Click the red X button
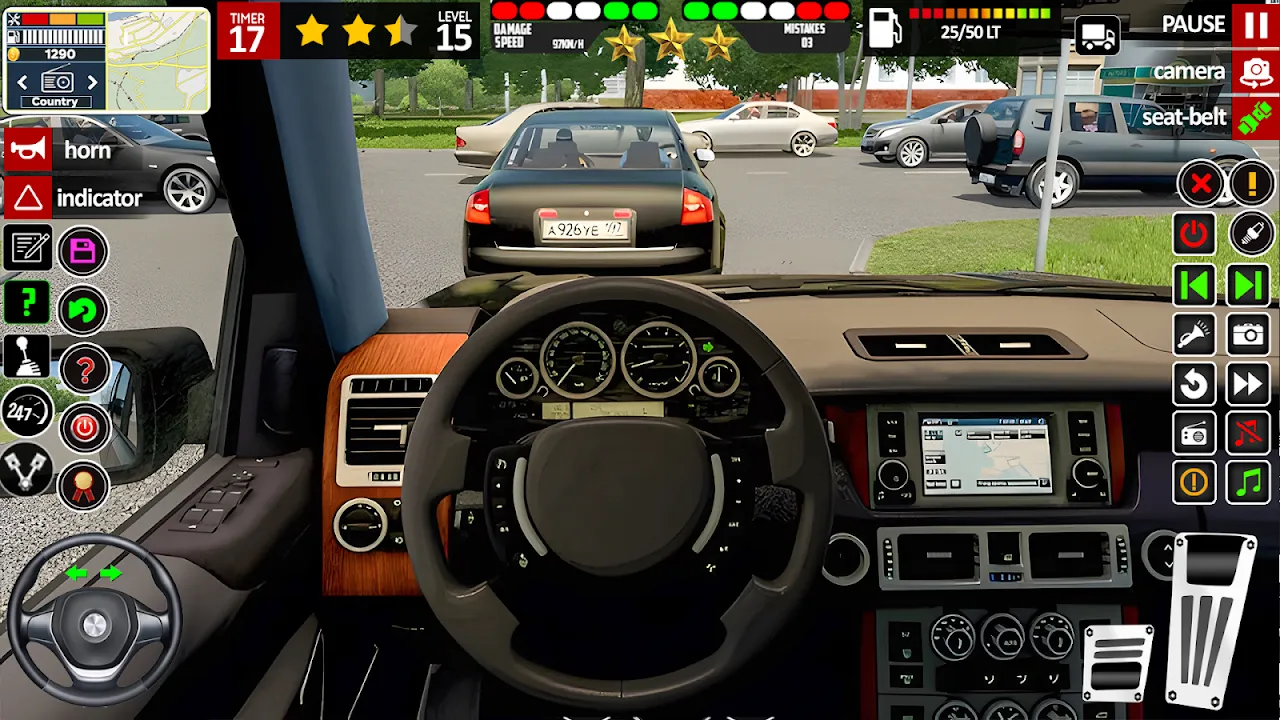Viewport: 1280px width, 720px height. [x=1200, y=184]
